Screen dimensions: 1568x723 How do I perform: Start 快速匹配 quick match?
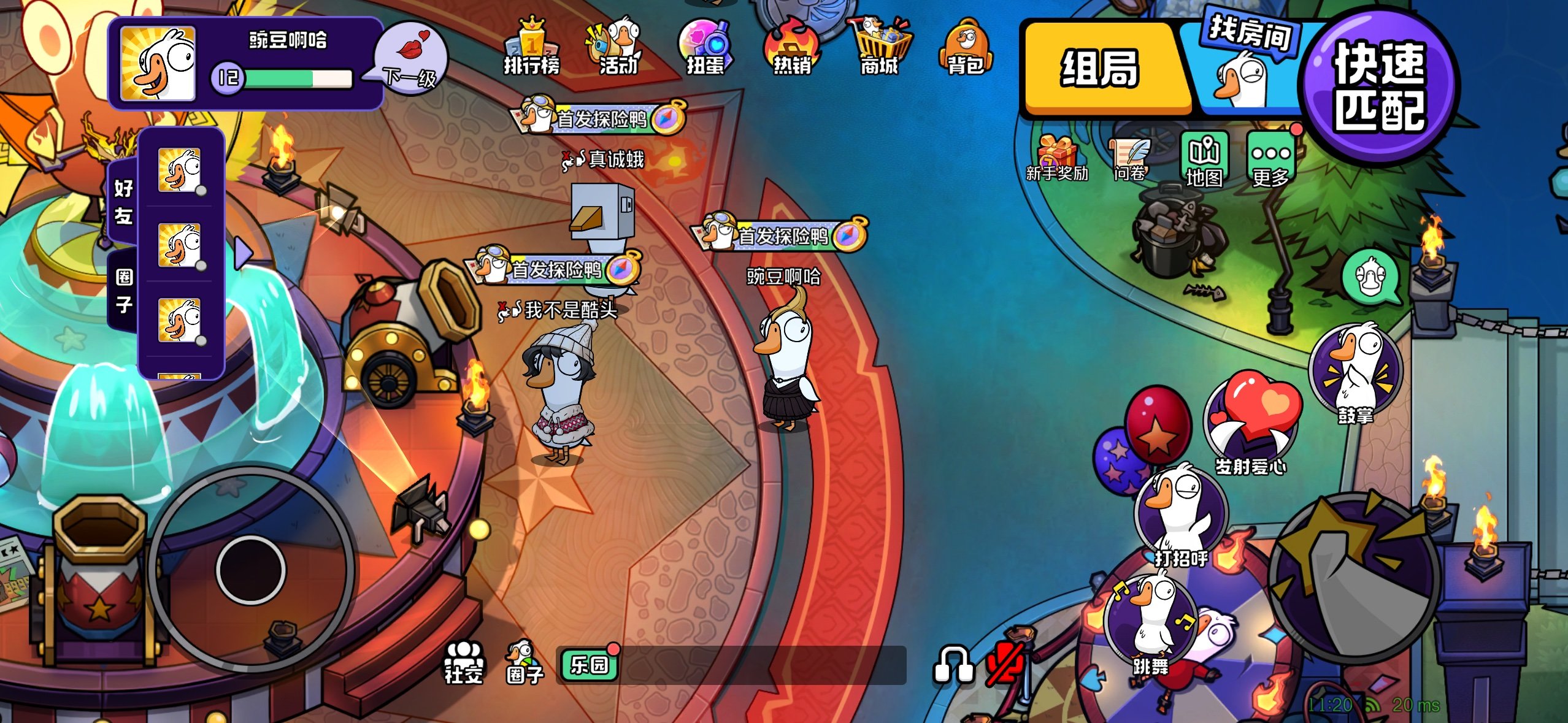point(1380,86)
